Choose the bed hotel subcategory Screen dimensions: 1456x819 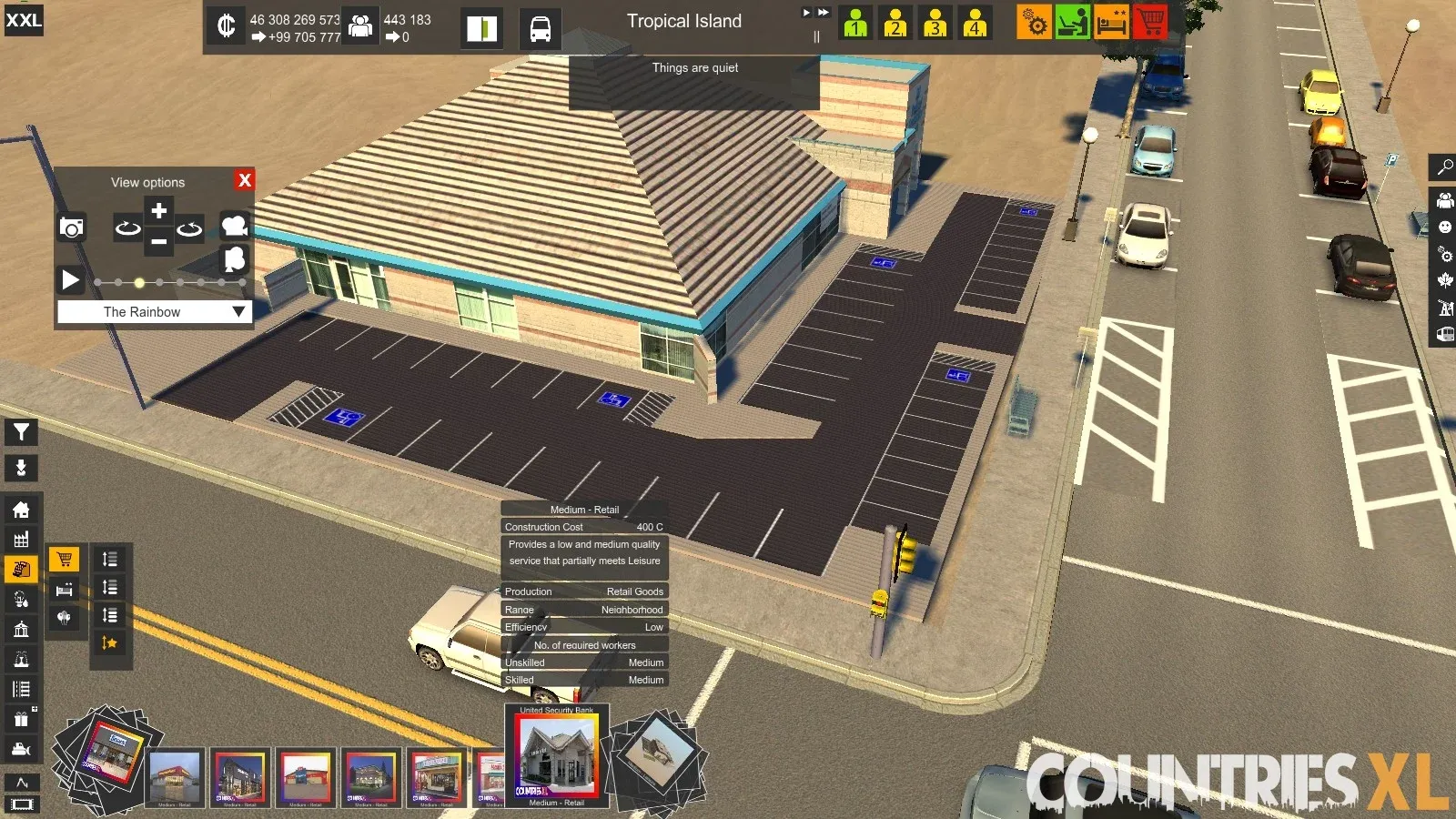(x=64, y=589)
